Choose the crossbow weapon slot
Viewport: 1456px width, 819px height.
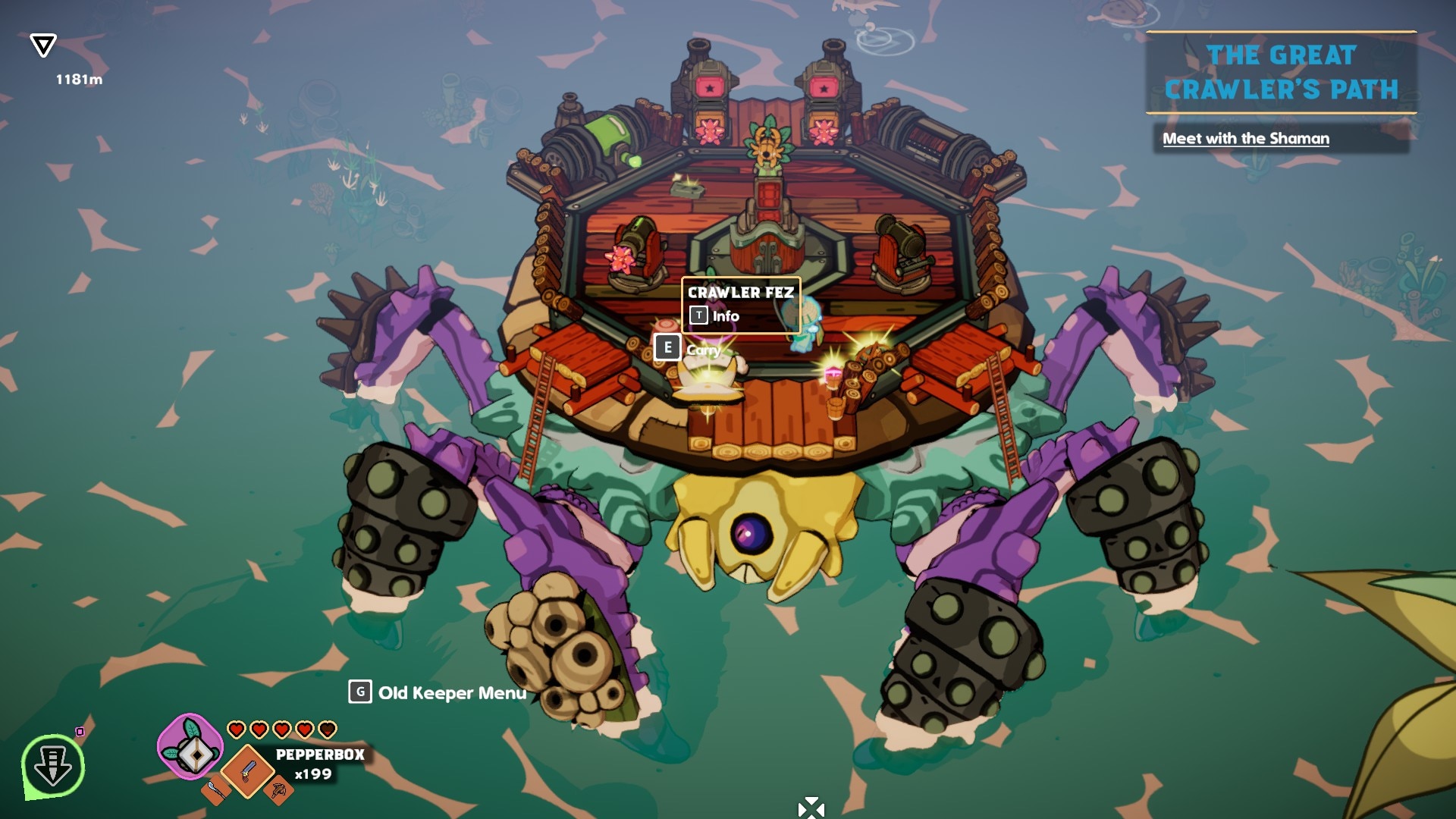pos(278,792)
